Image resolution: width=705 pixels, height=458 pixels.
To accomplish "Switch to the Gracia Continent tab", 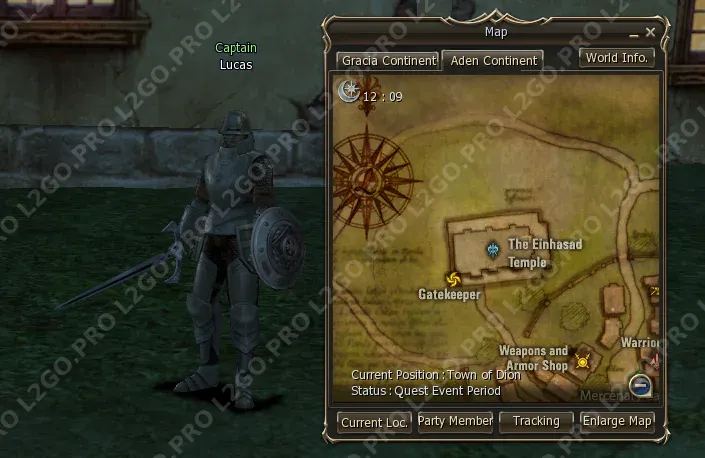I will point(388,61).
